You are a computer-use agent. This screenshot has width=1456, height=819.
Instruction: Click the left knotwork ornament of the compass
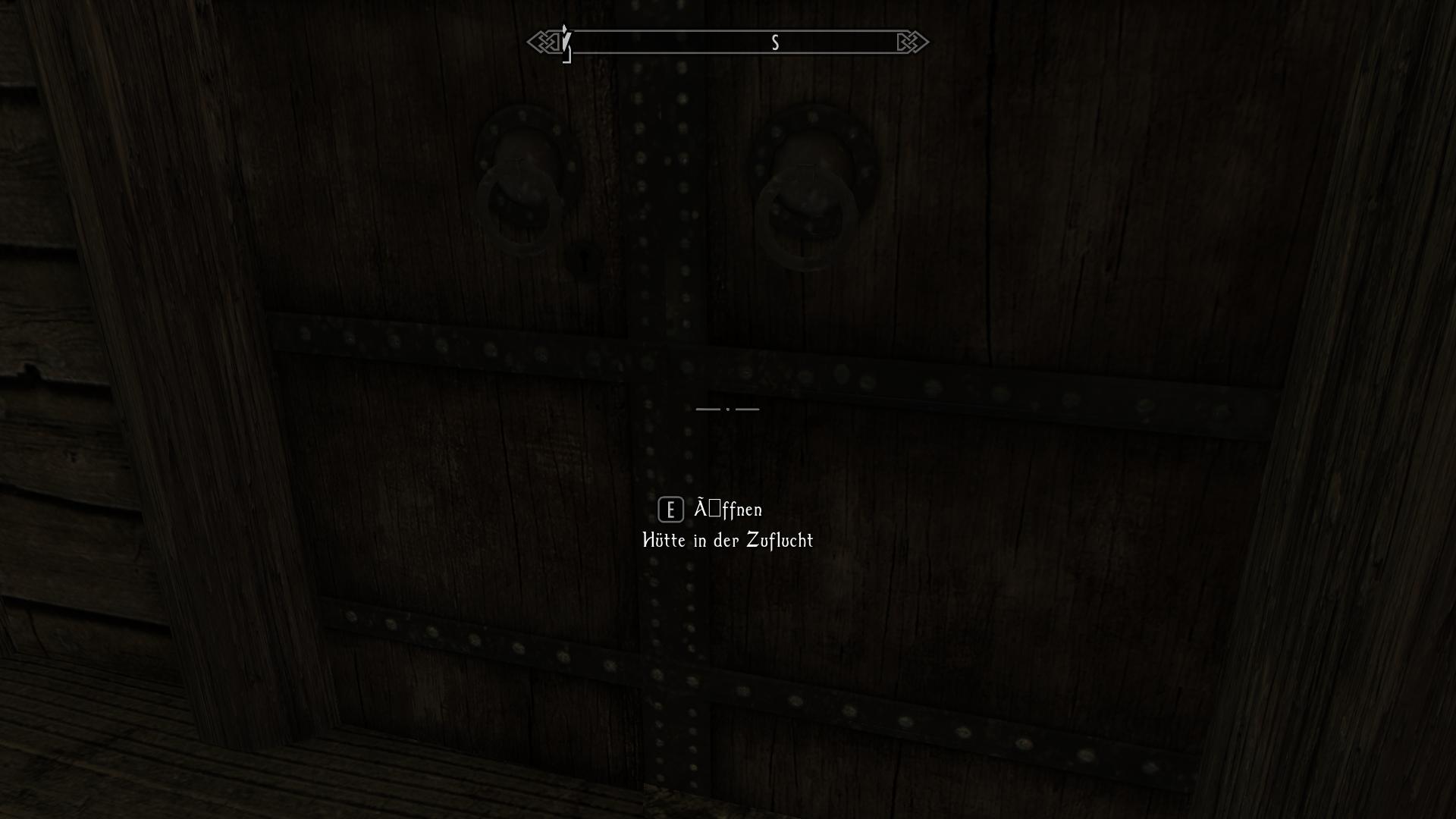pos(543,42)
